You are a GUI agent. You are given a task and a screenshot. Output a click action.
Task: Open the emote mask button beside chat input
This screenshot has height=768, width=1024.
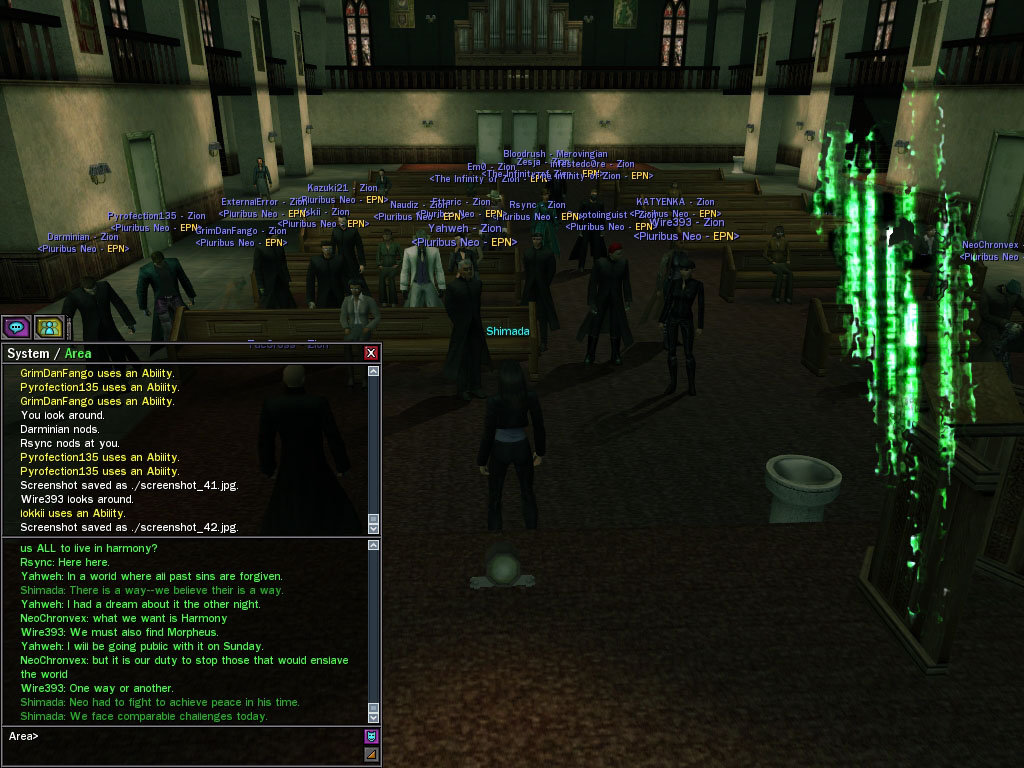[x=371, y=737]
